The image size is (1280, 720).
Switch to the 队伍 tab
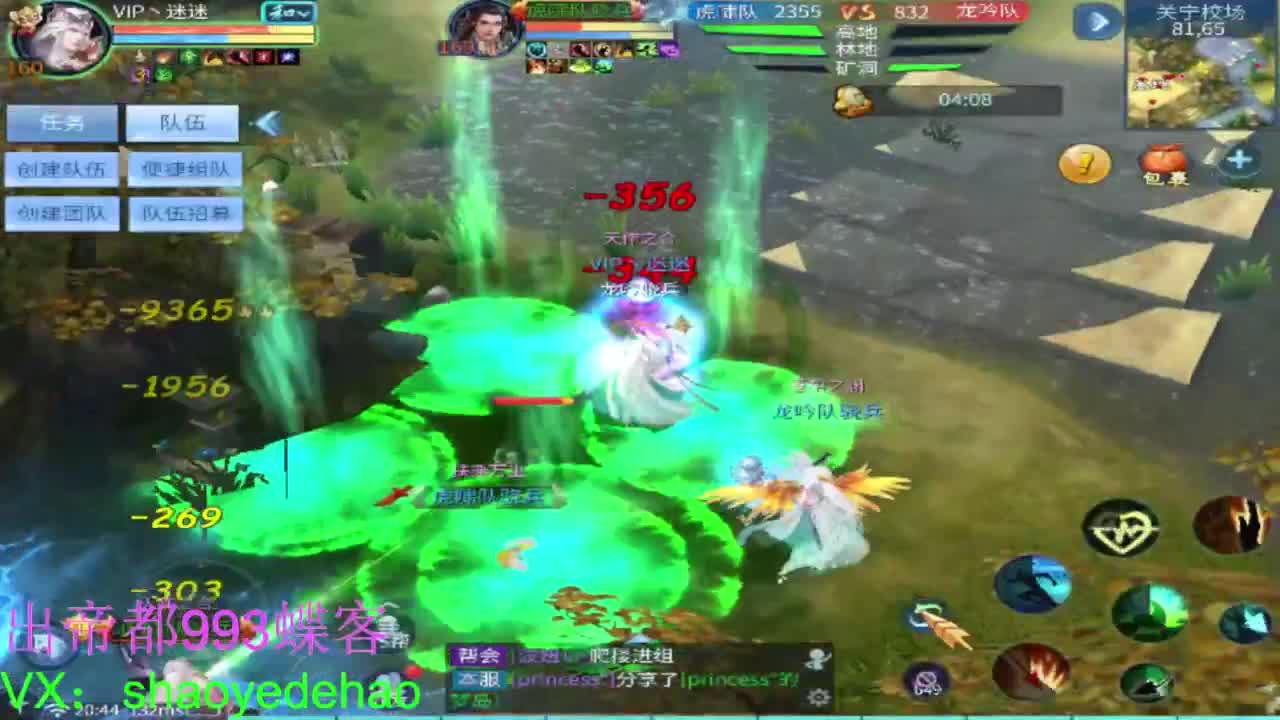(x=185, y=123)
